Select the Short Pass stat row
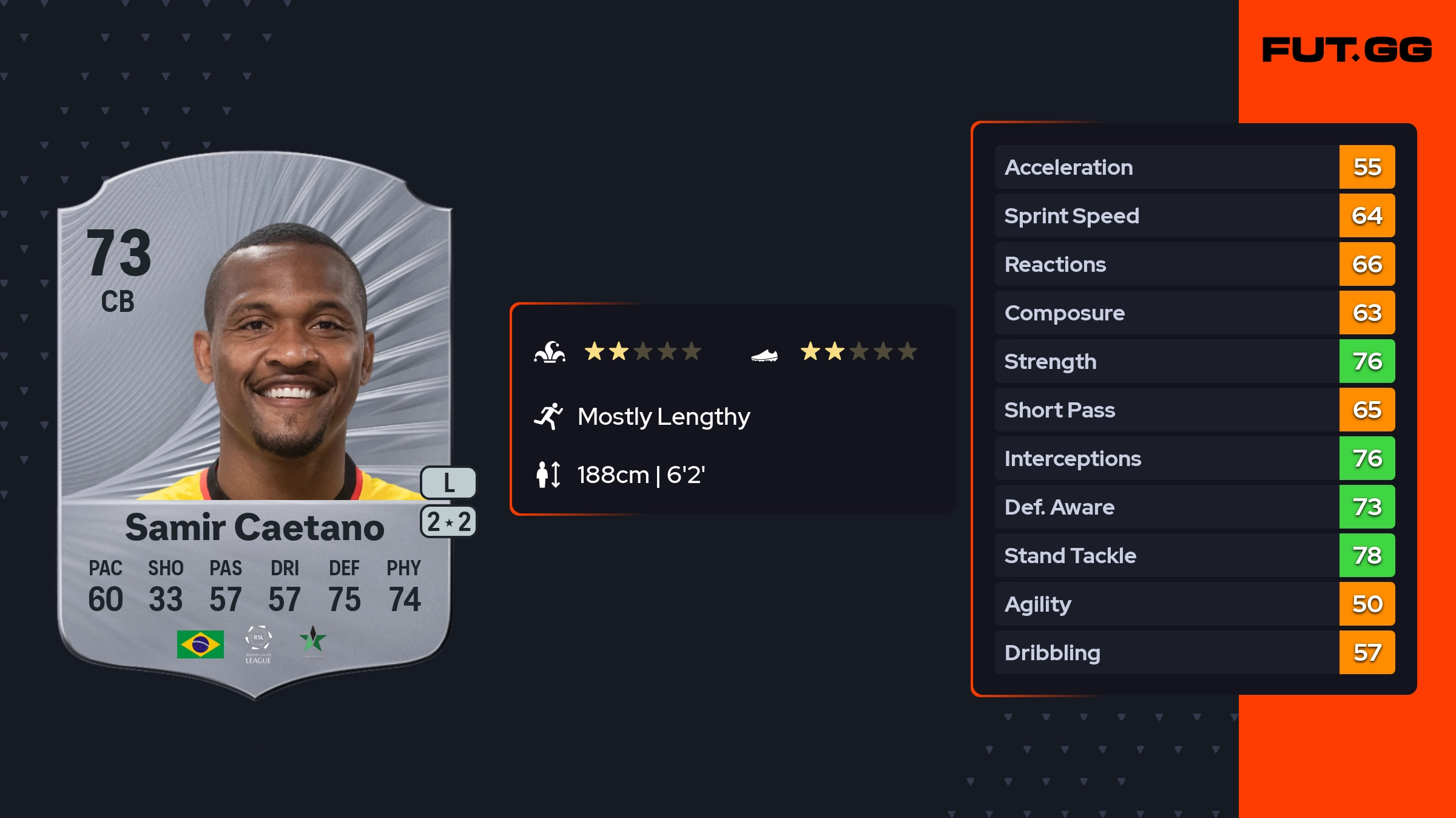 1194,410
